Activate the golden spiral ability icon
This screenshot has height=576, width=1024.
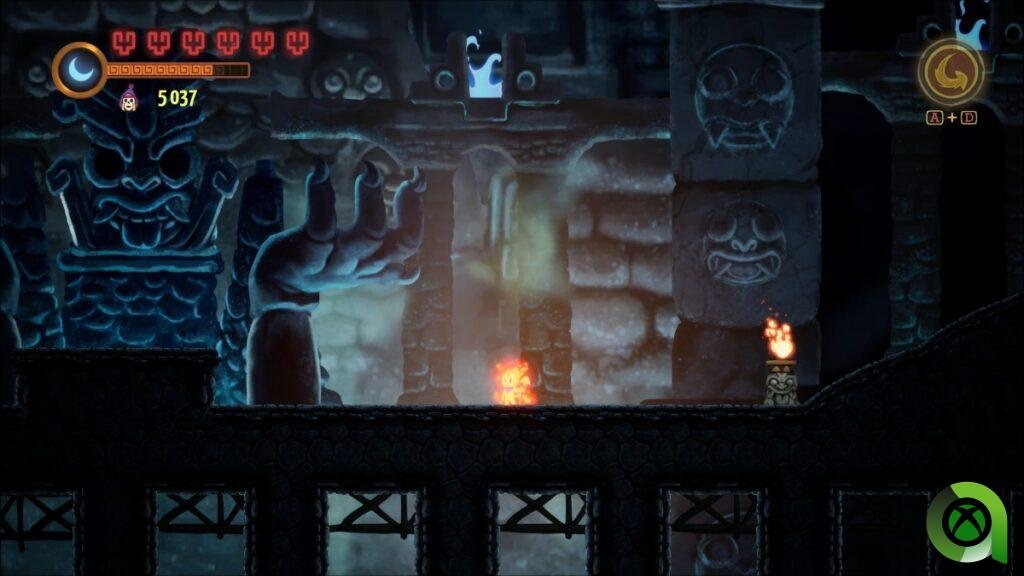(x=950, y=71)
